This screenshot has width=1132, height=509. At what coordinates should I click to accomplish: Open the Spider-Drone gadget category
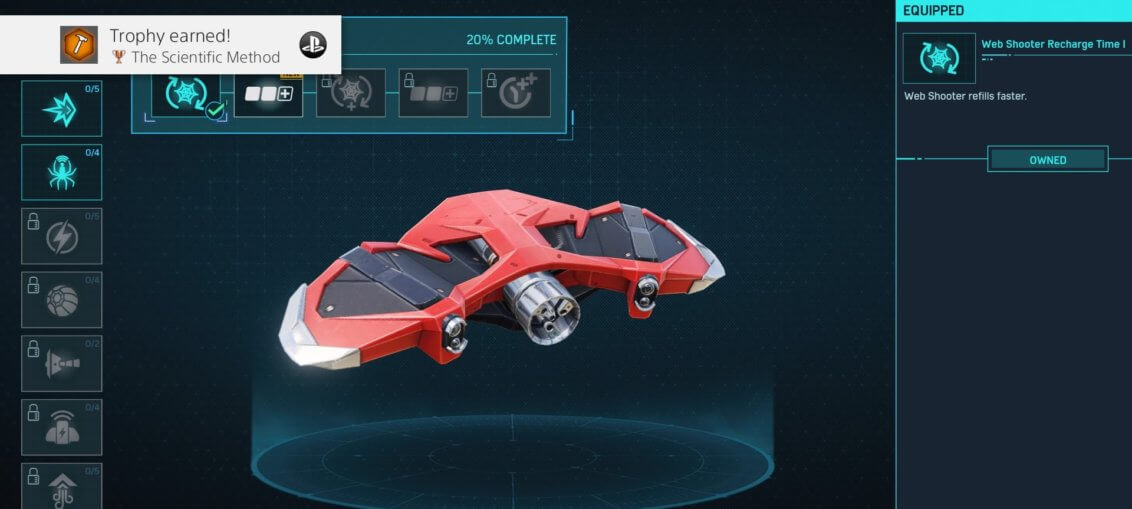(62, 172)
